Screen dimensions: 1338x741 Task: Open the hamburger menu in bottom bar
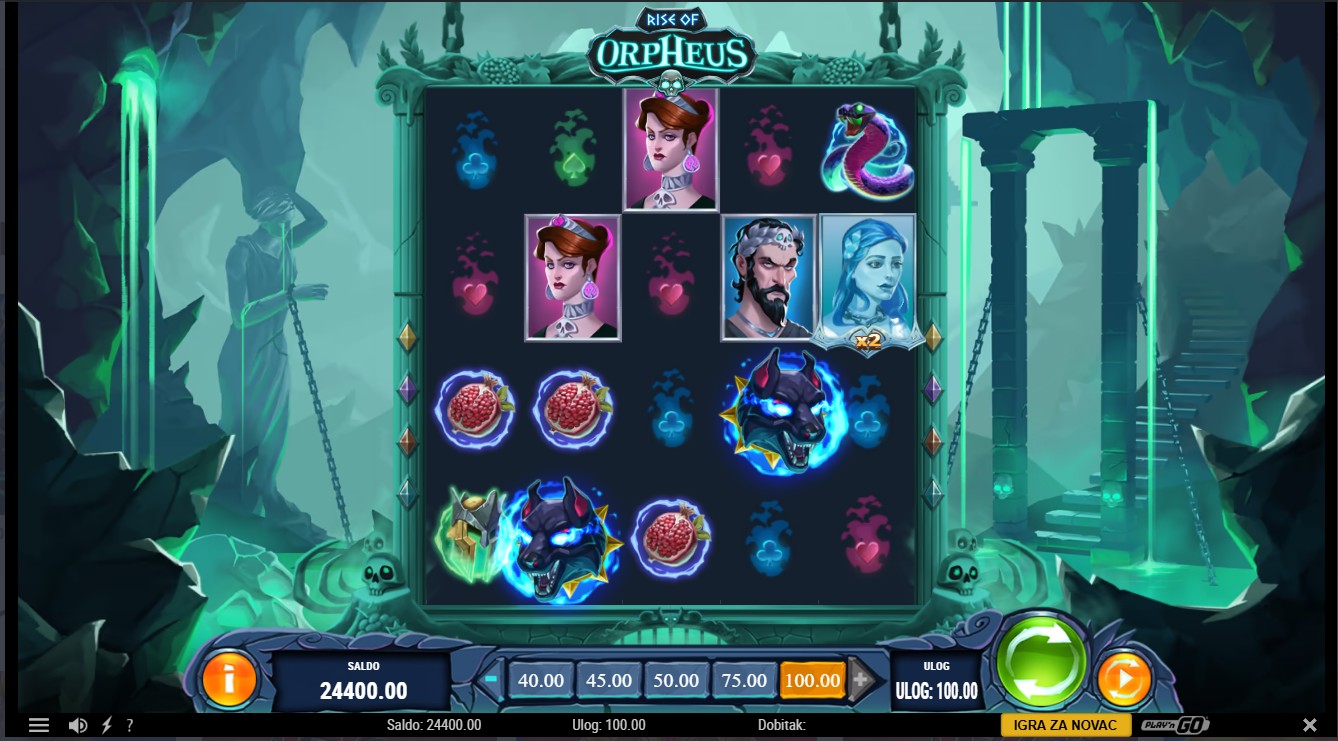tap(39, 725)
